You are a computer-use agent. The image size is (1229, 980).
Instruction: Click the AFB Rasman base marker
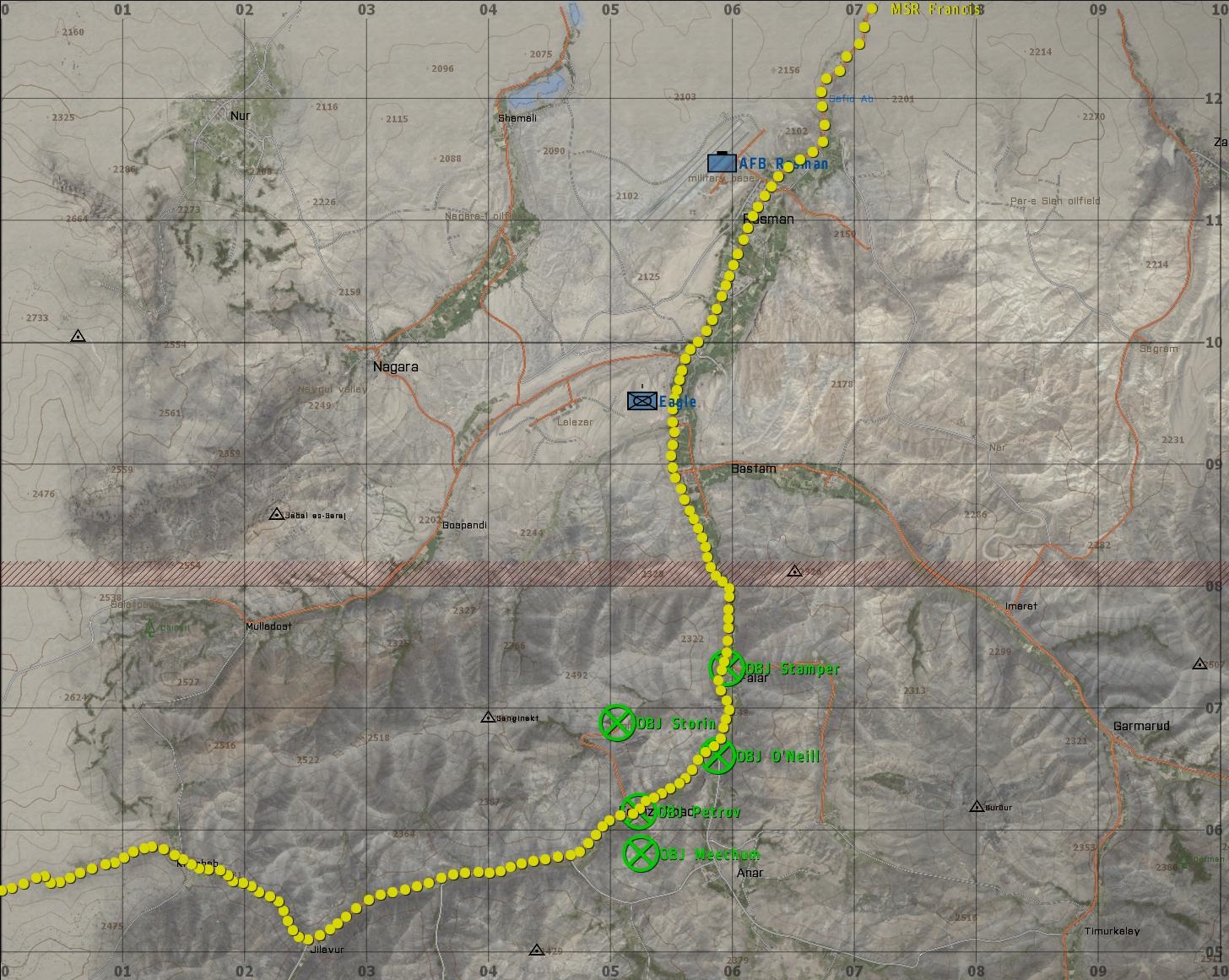point(722,161)
